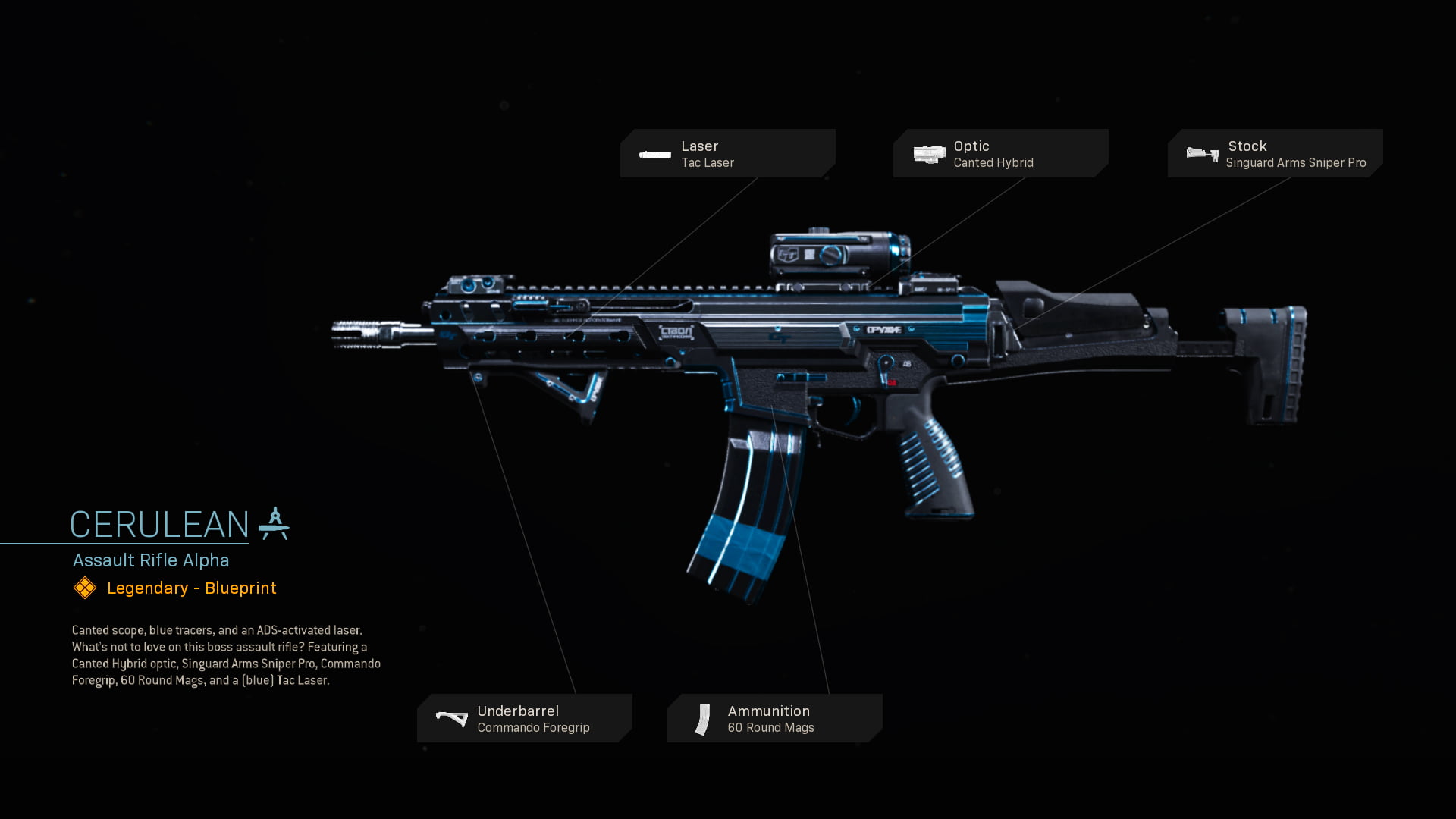Select the Tac Laser attachment icon
The width and height of the screenshot is (1456, 819).
(654, 154)
